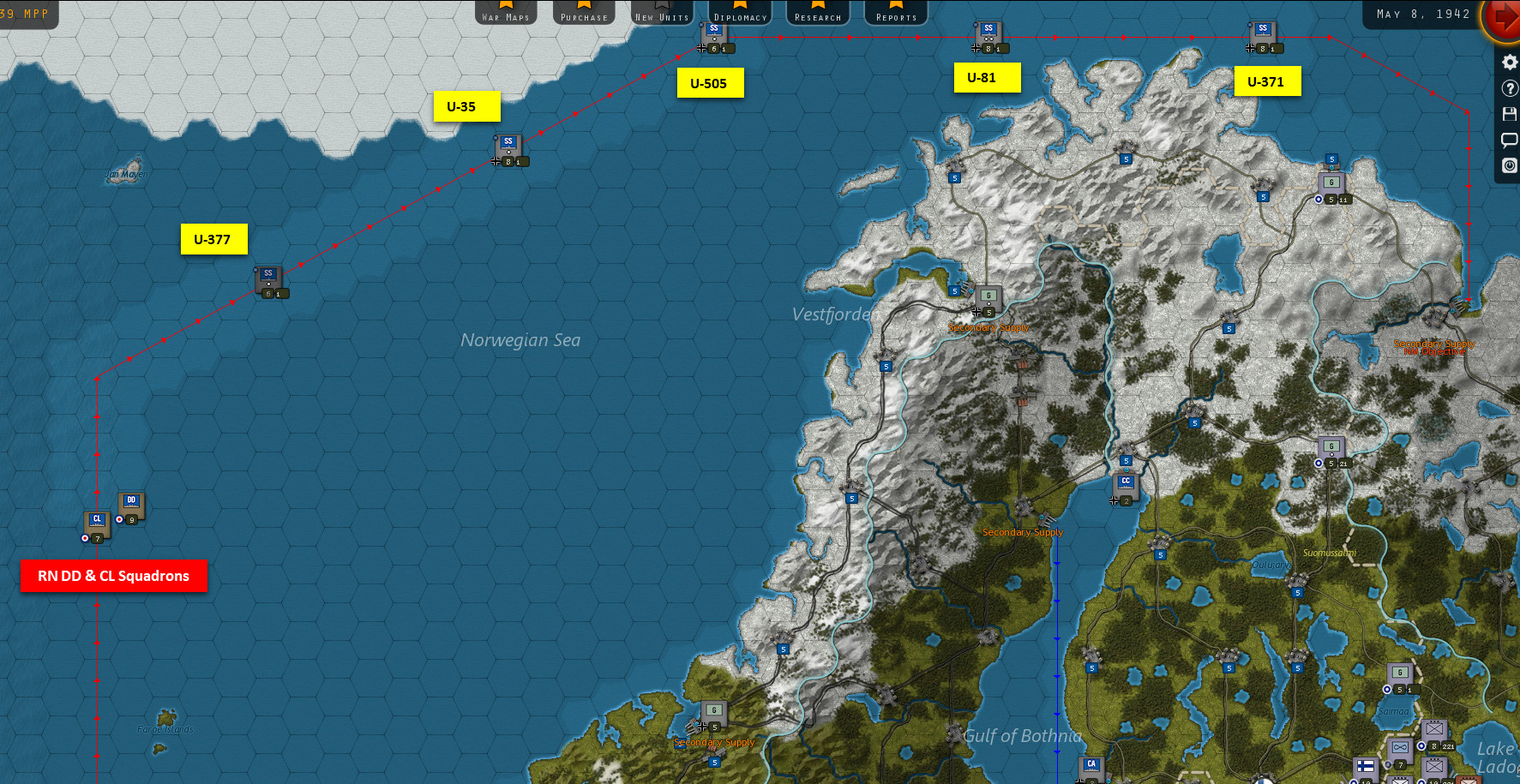1520x784 pixels.
Task: Quit using the power icon
Action: tap(1510, 165)
